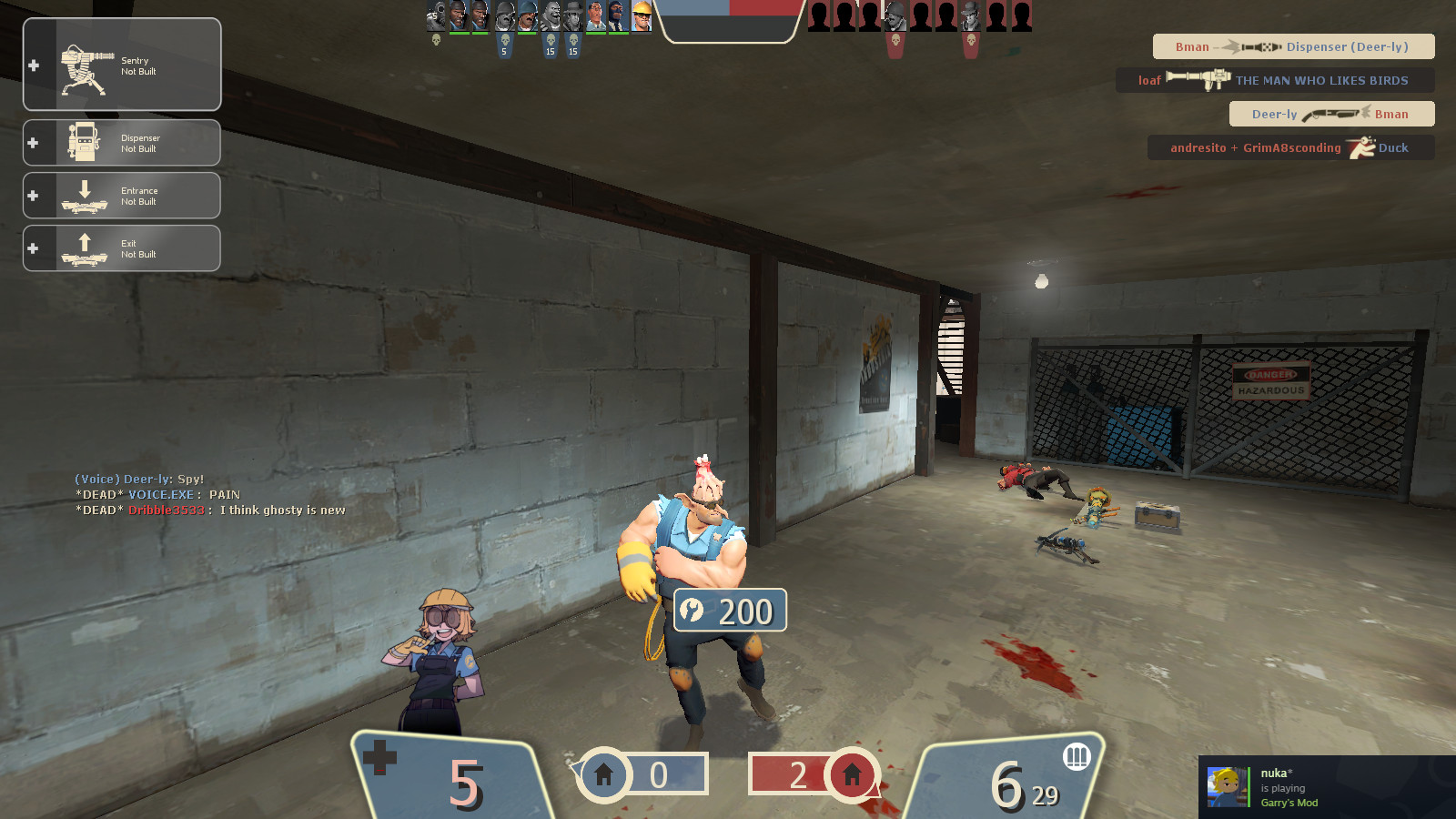
Task: Toggle the plus beside Dispenser Not Built
Action: click(x=33, y=142)
